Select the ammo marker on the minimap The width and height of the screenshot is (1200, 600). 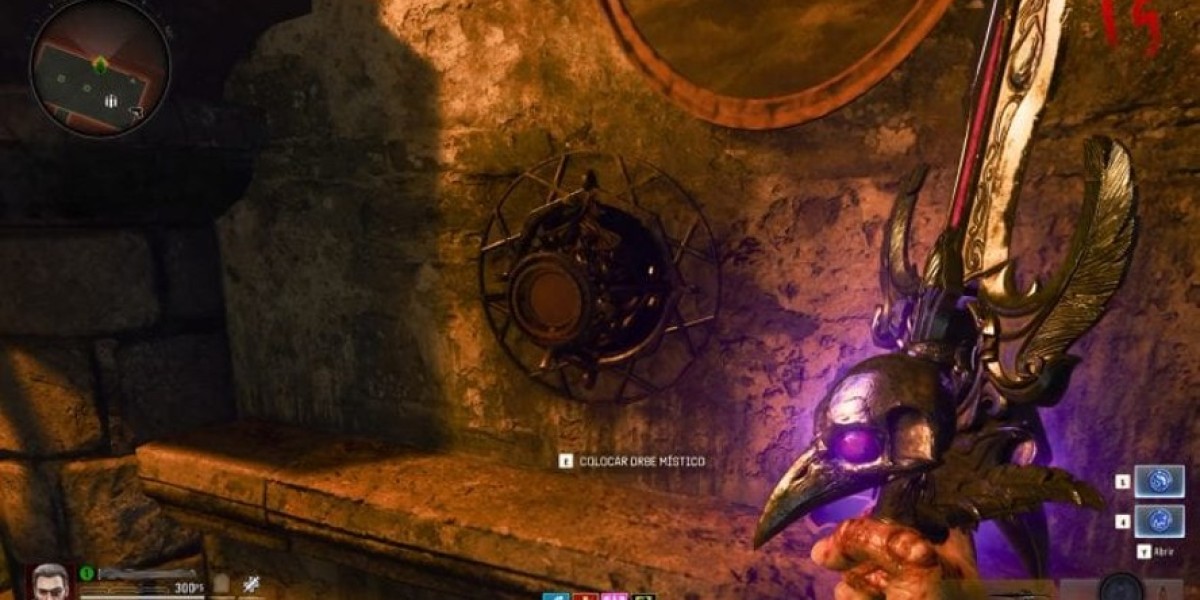[111, 101]
